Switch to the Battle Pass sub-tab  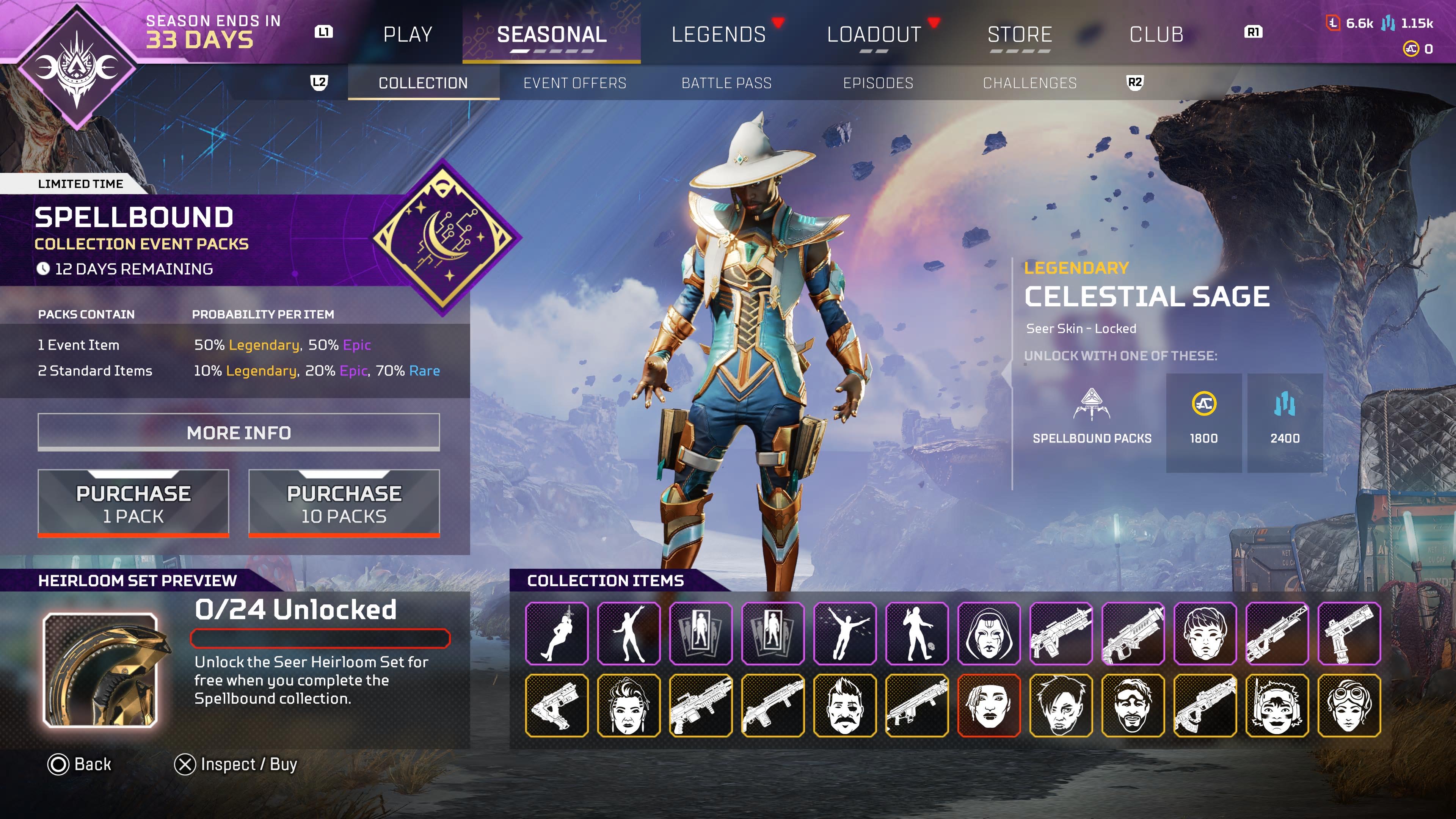[x=726, y=83]
